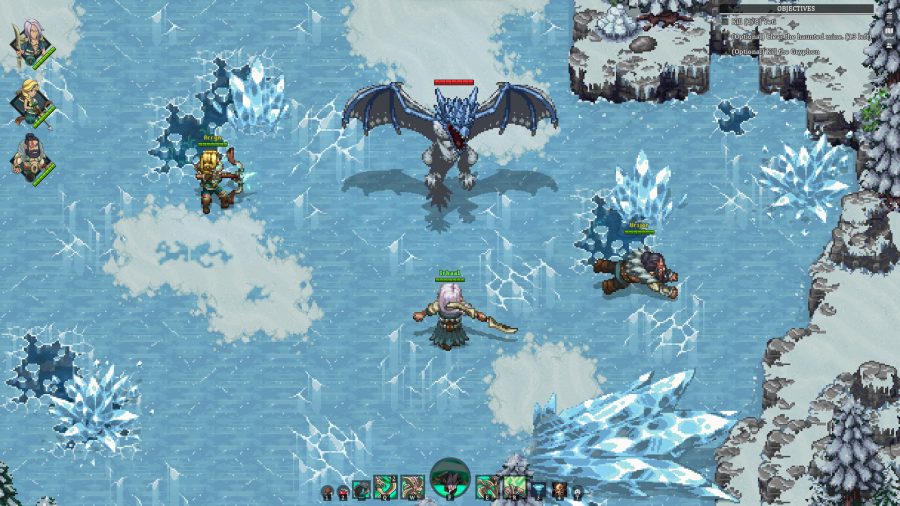Click the skull icon bound to T
Screen dimensions: 900x506
(x=576, y=492)
